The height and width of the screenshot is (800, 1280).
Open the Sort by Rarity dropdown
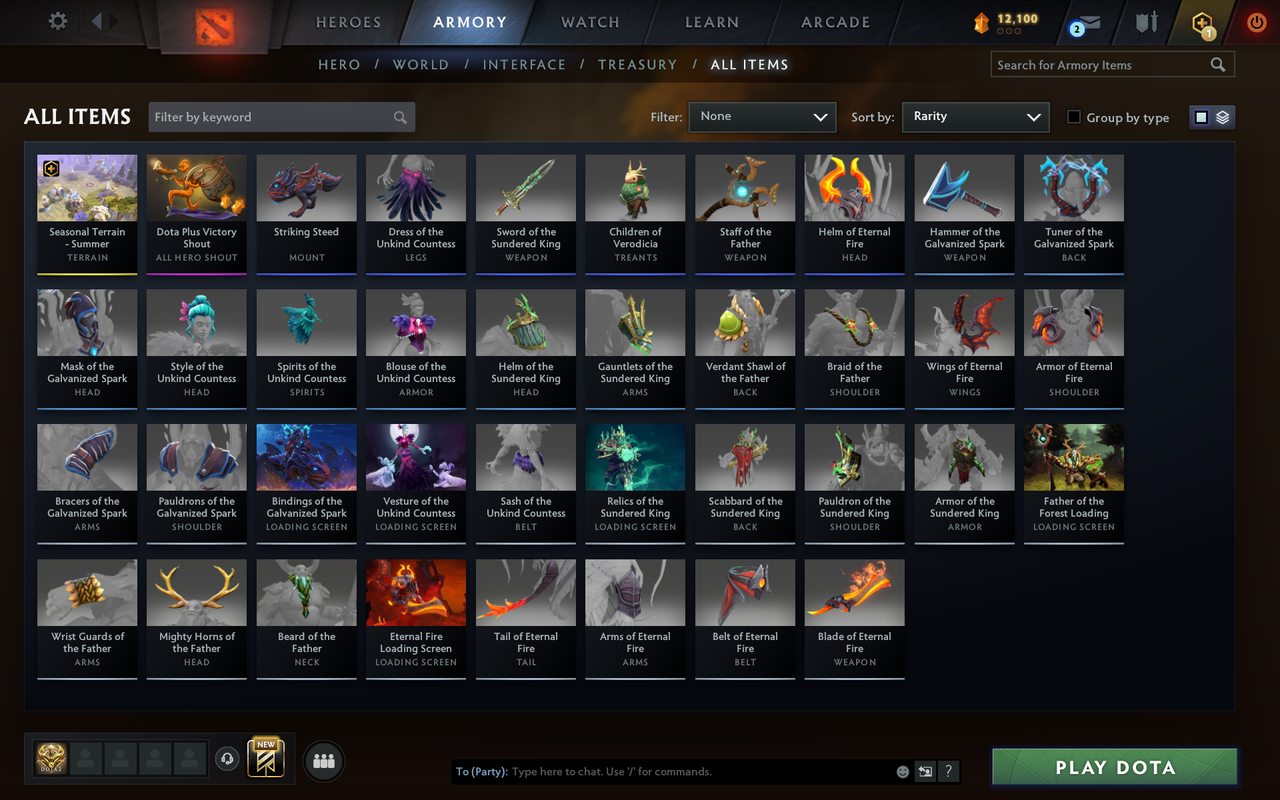[x=975, y=117]
